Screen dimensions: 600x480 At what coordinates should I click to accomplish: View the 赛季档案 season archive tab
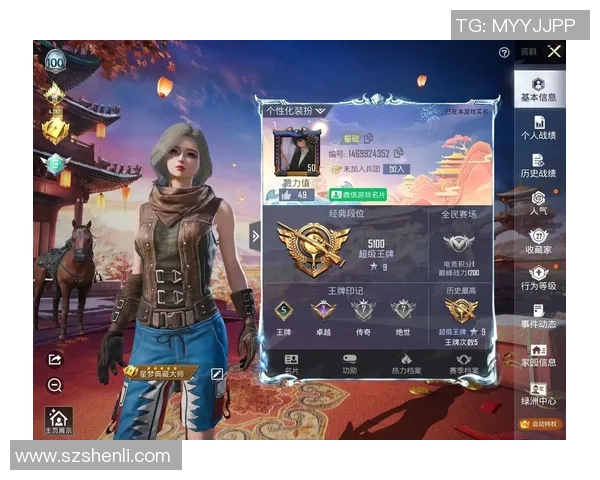click(462, 364)
